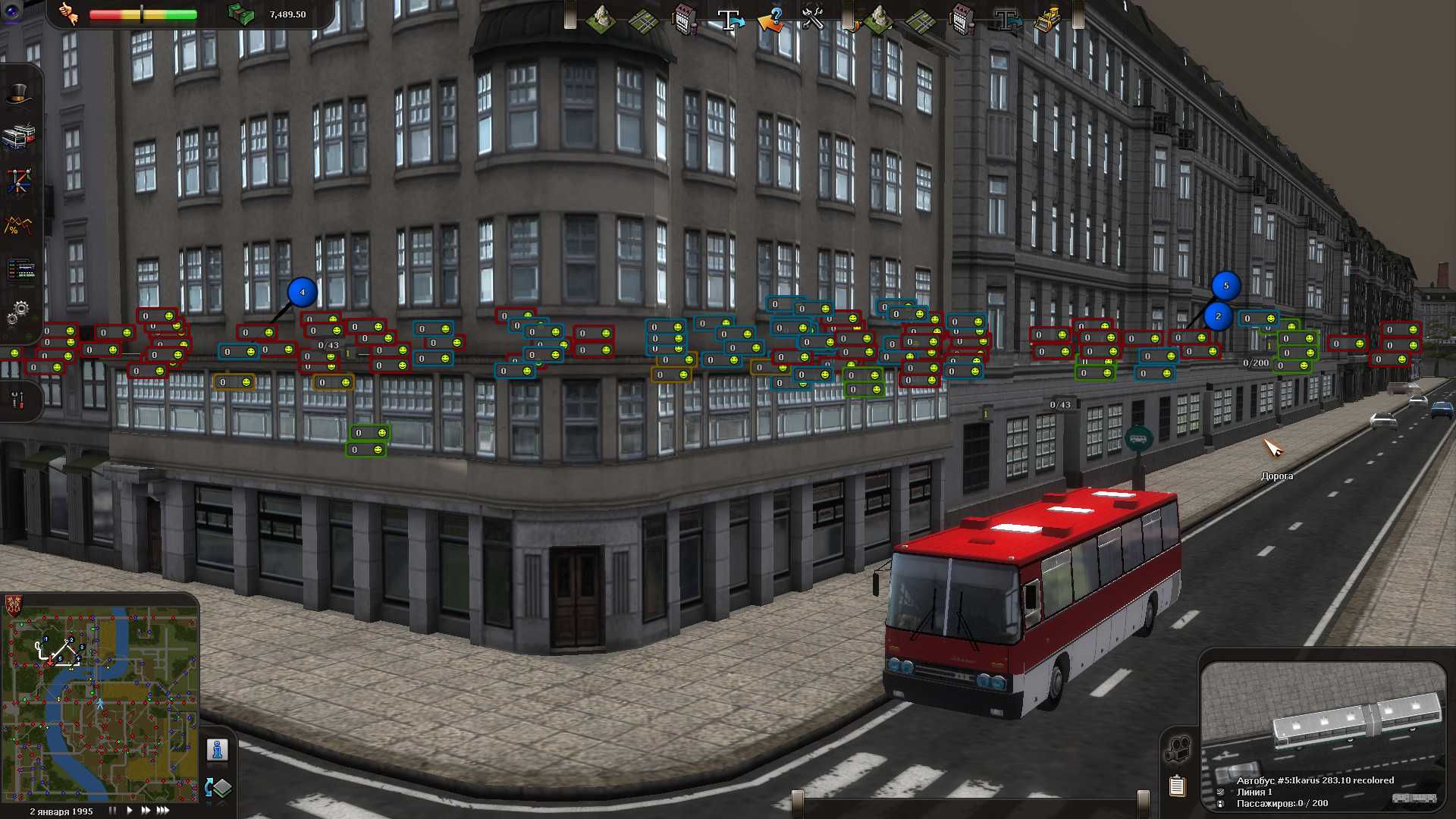The height and width of the screenshot is (819, 1456).
Task: Open the top hat company menu
Action: point(18,93)
